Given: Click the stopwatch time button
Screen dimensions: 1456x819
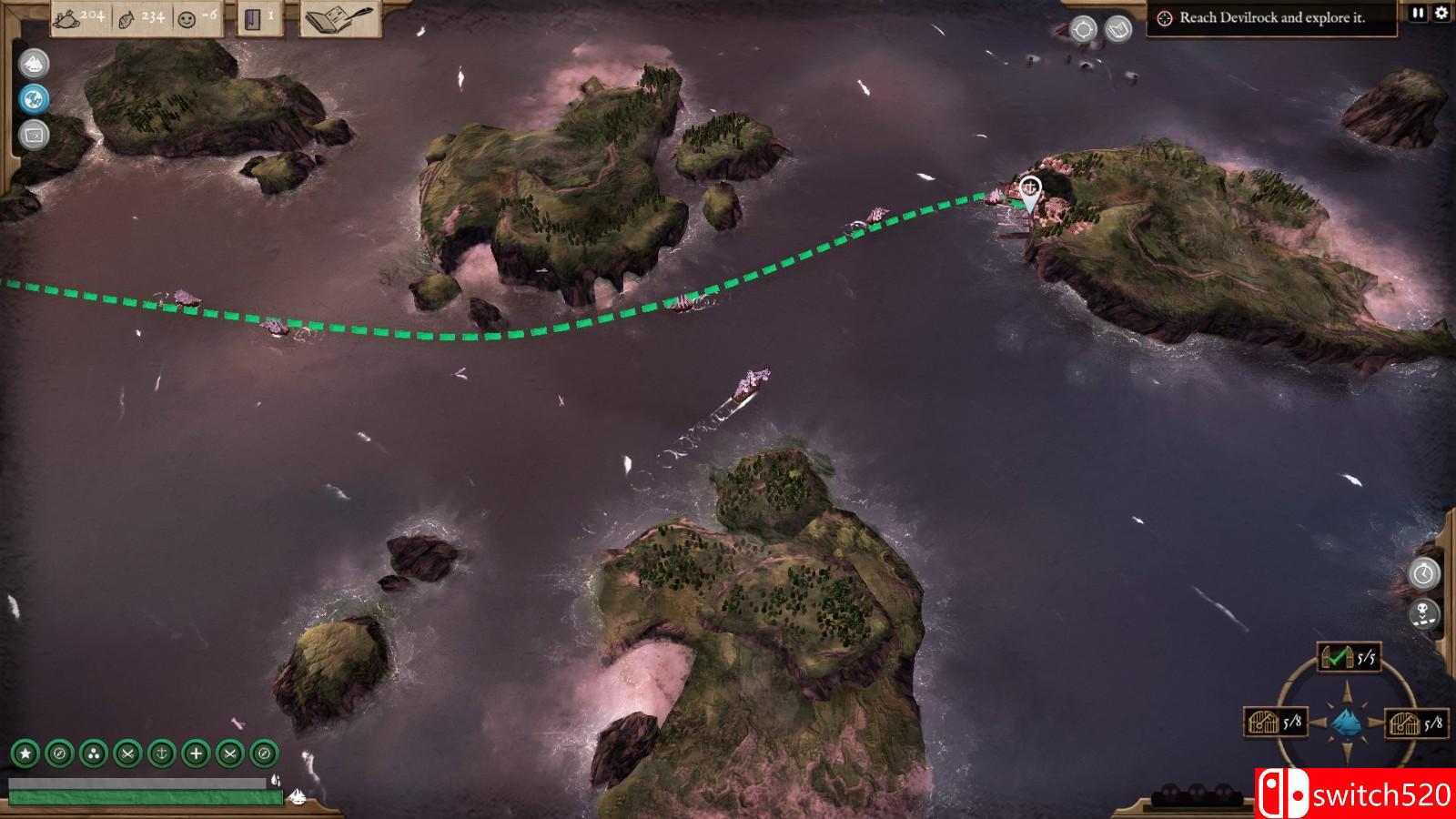Looking at the screenshot, I should tap(1424, 573).
